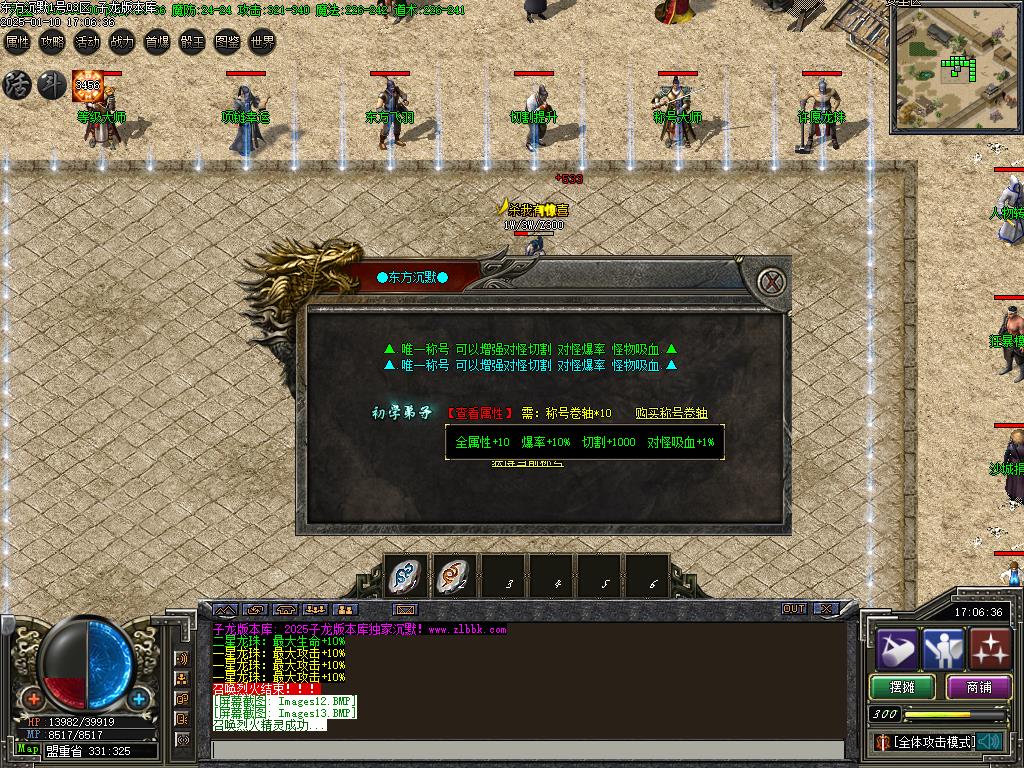Open the 攻略 guide button
Image resolution: width=1024 pixels, height=768 pixels.
click(52, 42)
